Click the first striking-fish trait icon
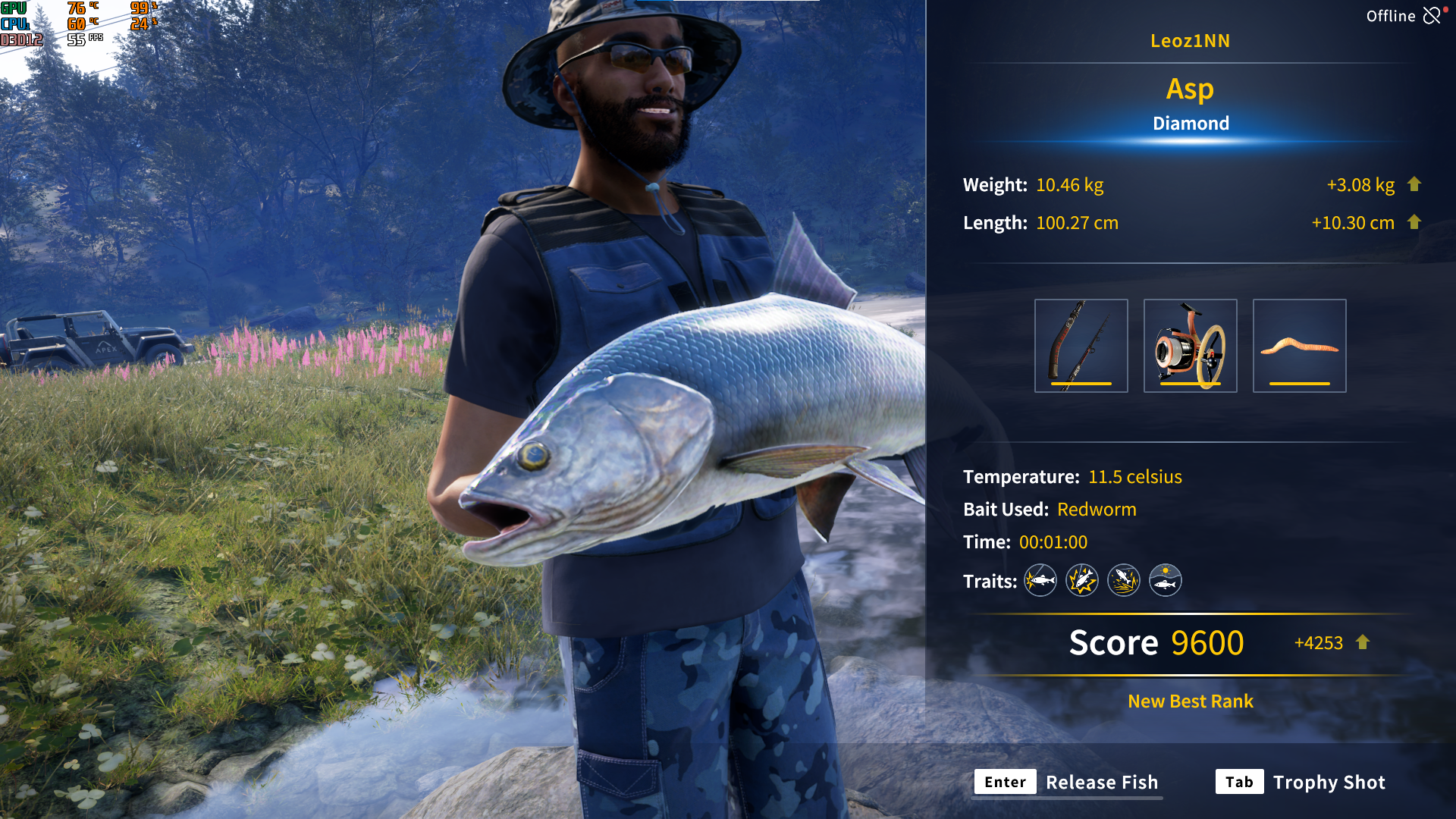The width and height of the screenshot is (1456, 819). pos(1040,580)
